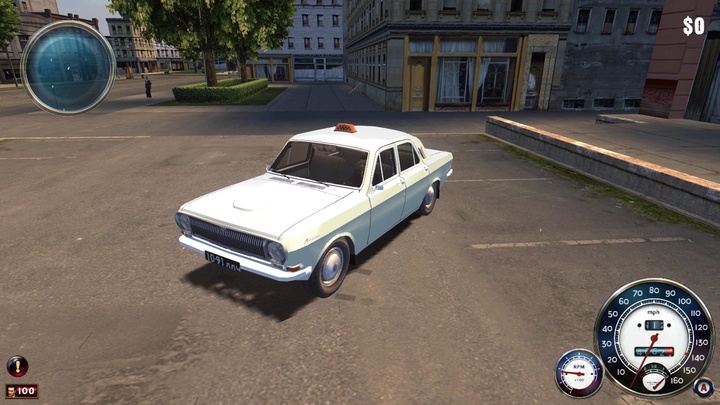Image resolution: width=720 pixels, height=405 pixels.
Task: Click the mph speedometer gauge
Action: click(653, 335)
